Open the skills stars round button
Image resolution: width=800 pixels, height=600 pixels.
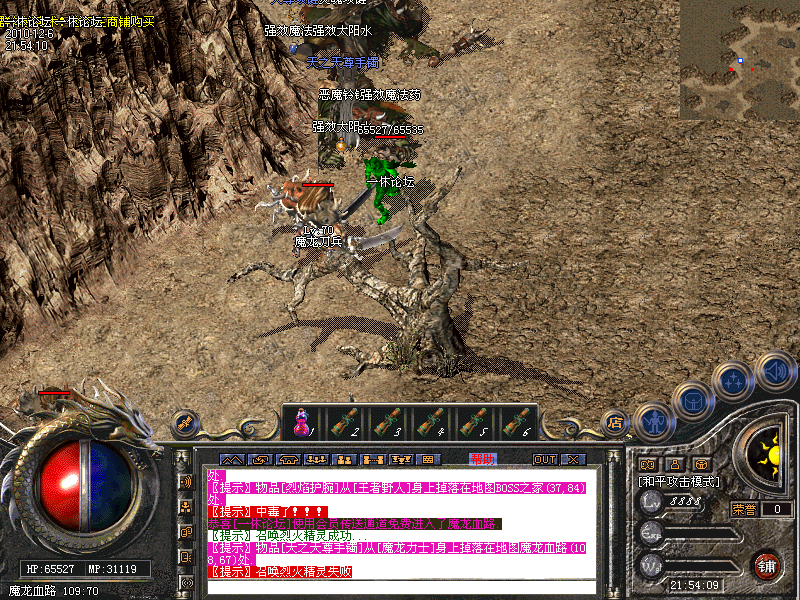coord(735,380)
